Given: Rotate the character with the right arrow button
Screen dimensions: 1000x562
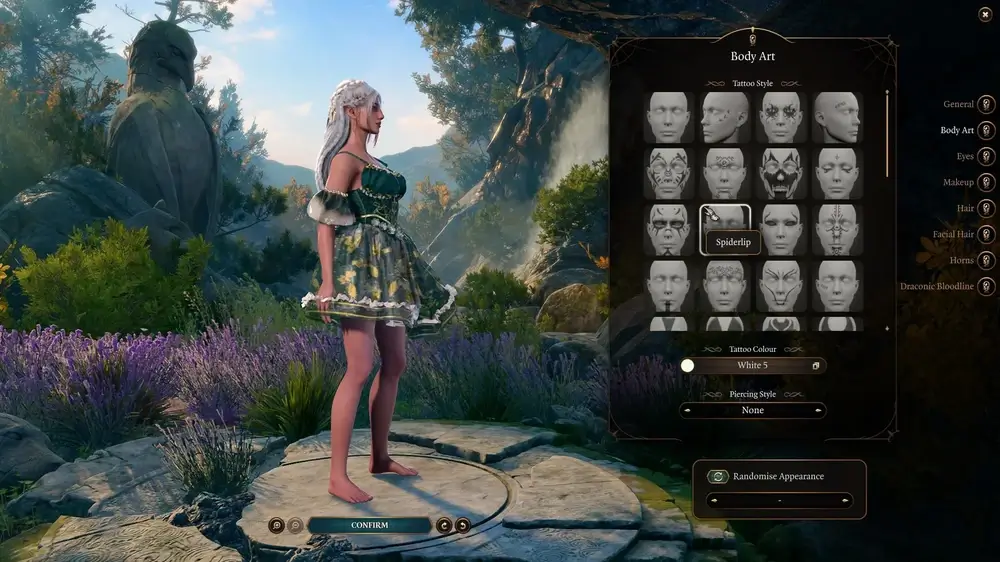Looking at the screenshot, I should (x=462, y=525).
